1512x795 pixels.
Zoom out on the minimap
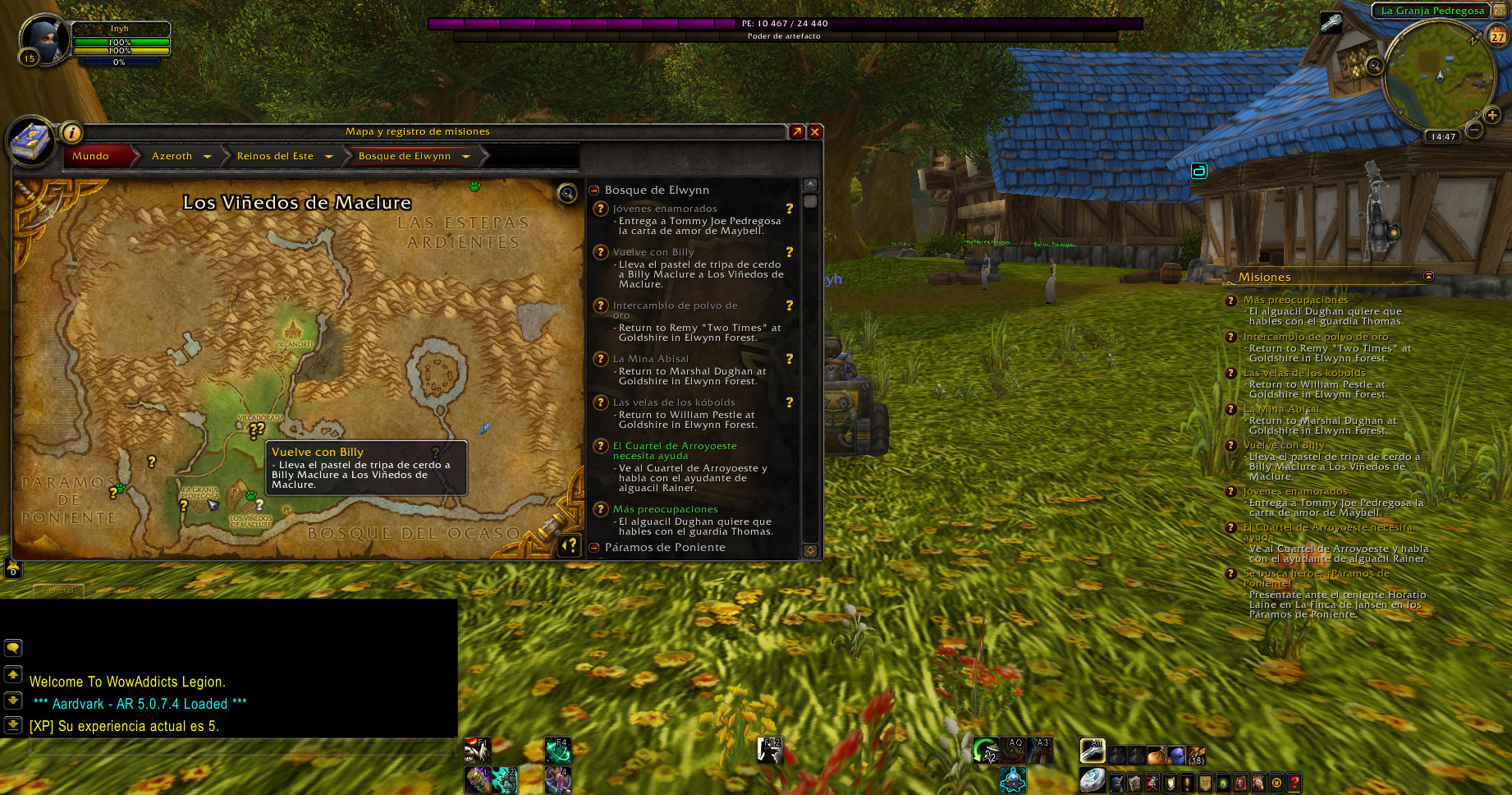click(x=1474, y=130)
